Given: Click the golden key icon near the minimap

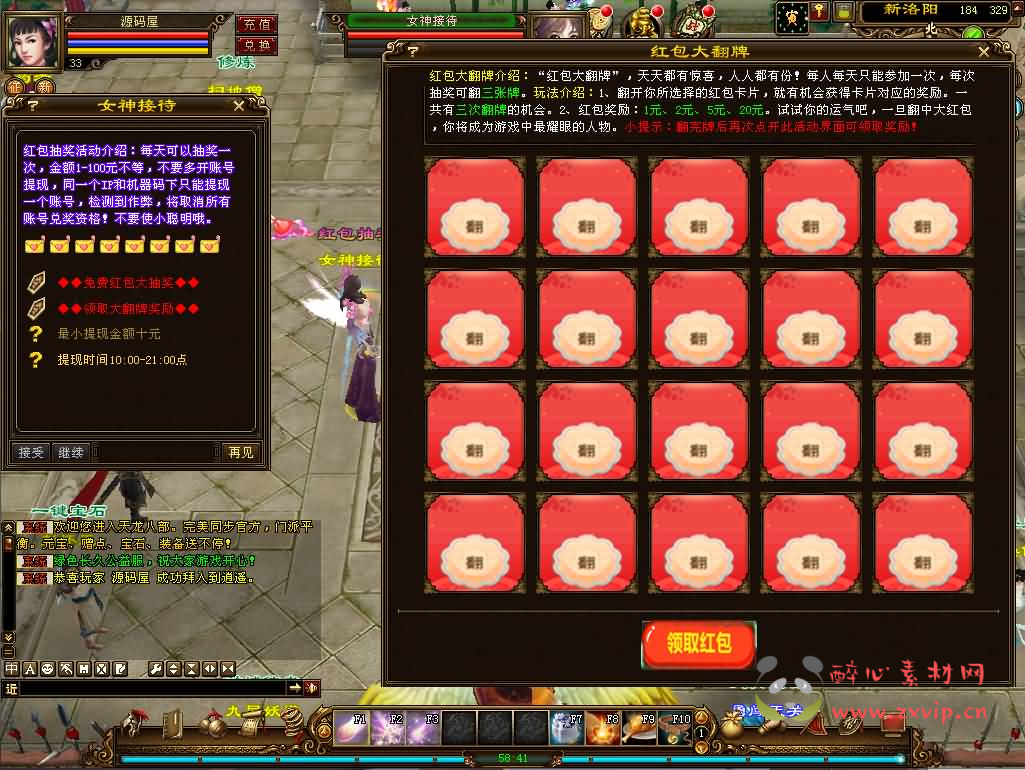Looking at the screenshot, I should pos(819,12).
